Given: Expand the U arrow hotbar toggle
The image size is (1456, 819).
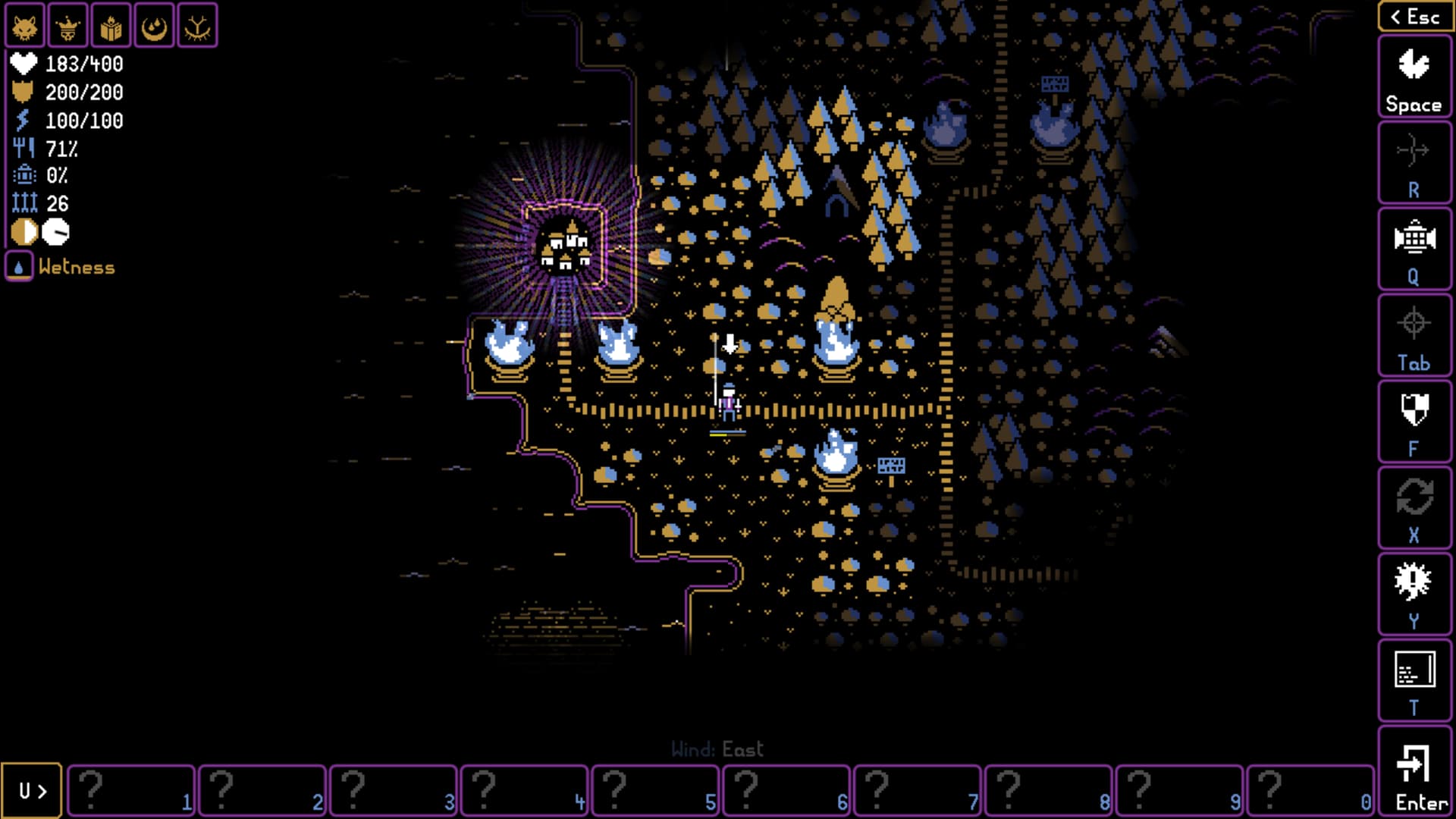Looking at the screenshot, I should click(x=32, y=791).
